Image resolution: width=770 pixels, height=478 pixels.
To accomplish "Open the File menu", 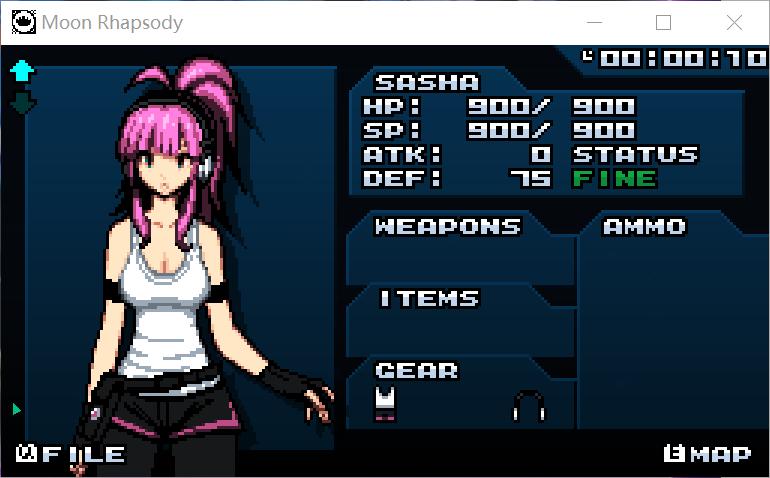I will 70,455.
